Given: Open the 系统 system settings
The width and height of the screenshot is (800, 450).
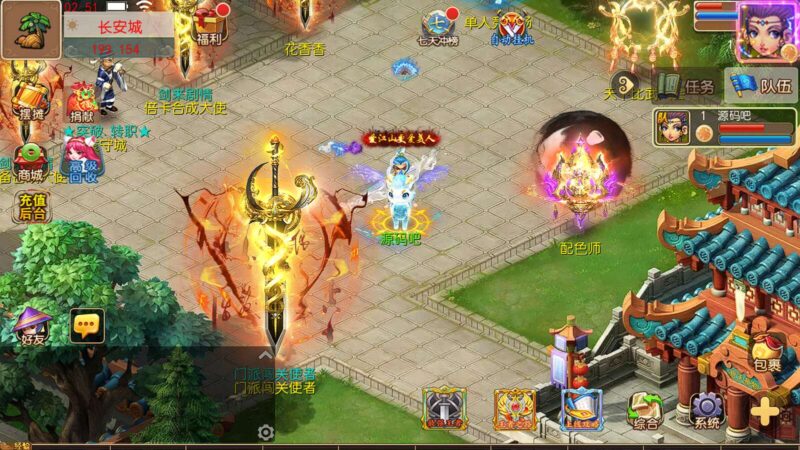Looking at the screenshot, I should [x=706, y=409].
